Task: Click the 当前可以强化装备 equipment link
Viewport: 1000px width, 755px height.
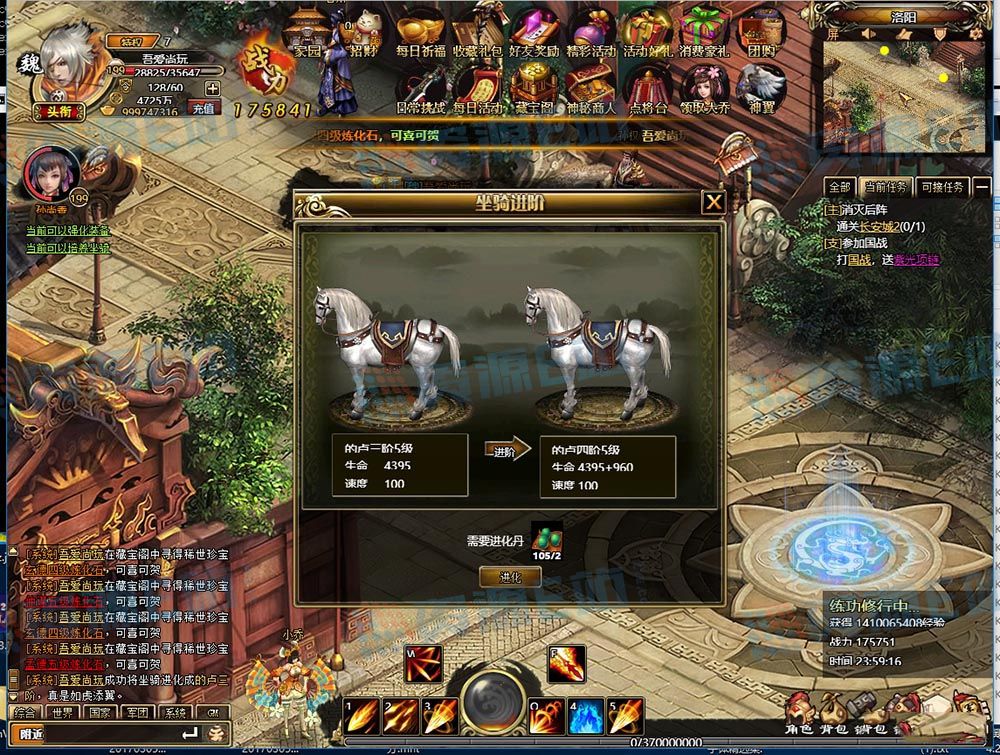Action: (68, 232)
